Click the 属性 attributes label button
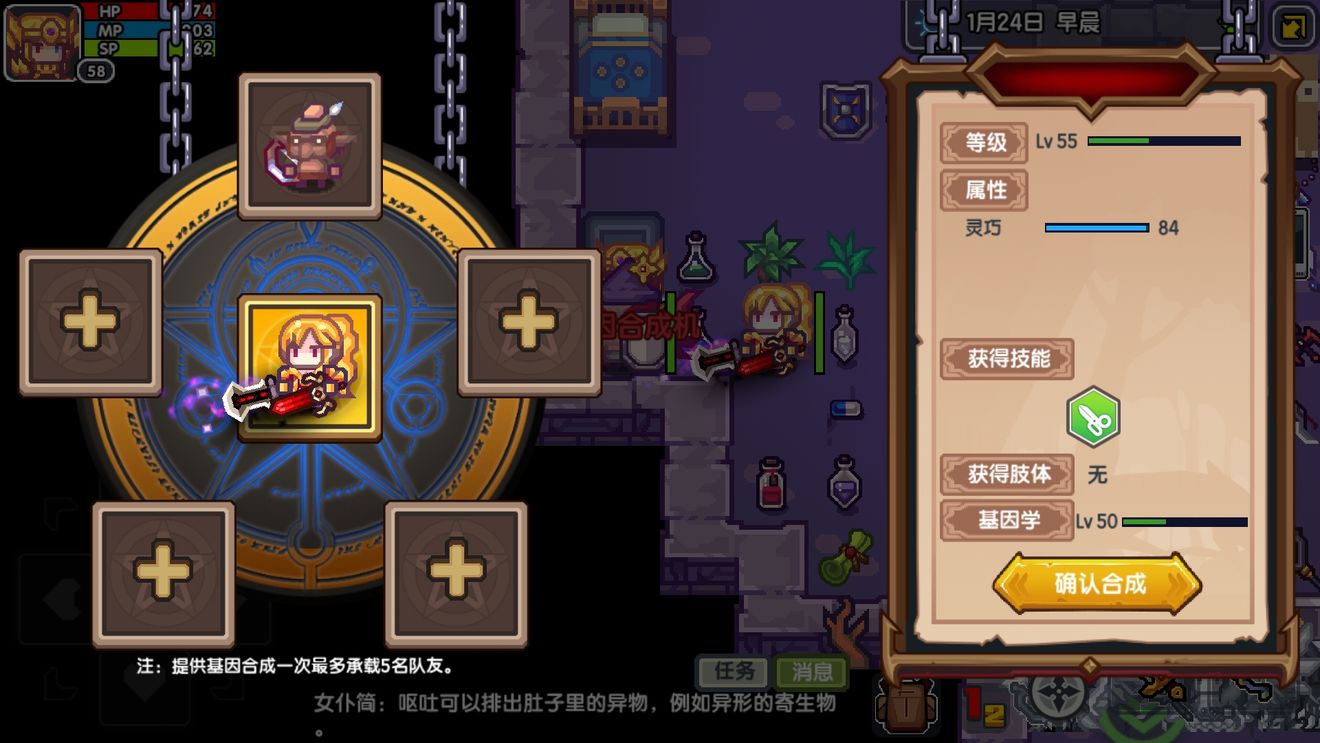Image resolution: width=1320 pixels, height=743 pixels. 984,191
